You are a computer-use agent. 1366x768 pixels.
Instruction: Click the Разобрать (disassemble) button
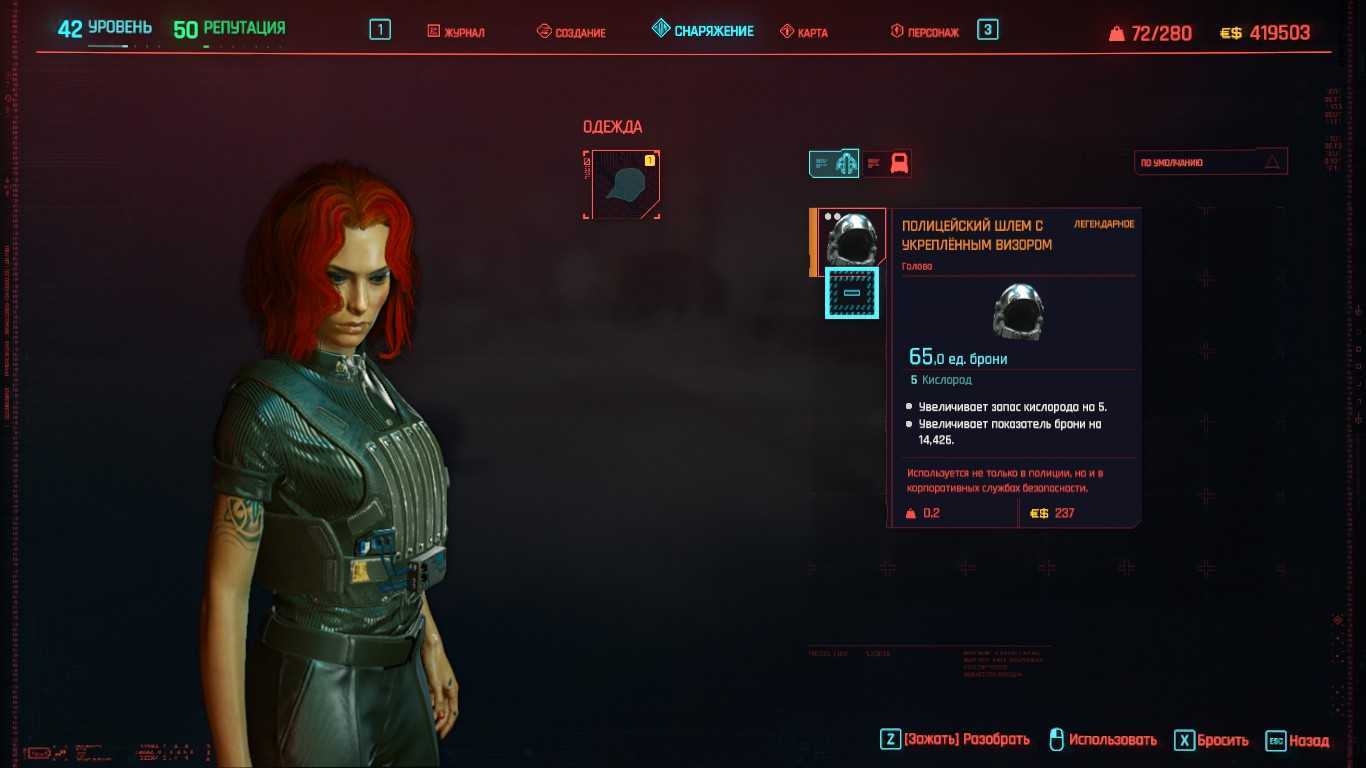(x=955, y=740)
